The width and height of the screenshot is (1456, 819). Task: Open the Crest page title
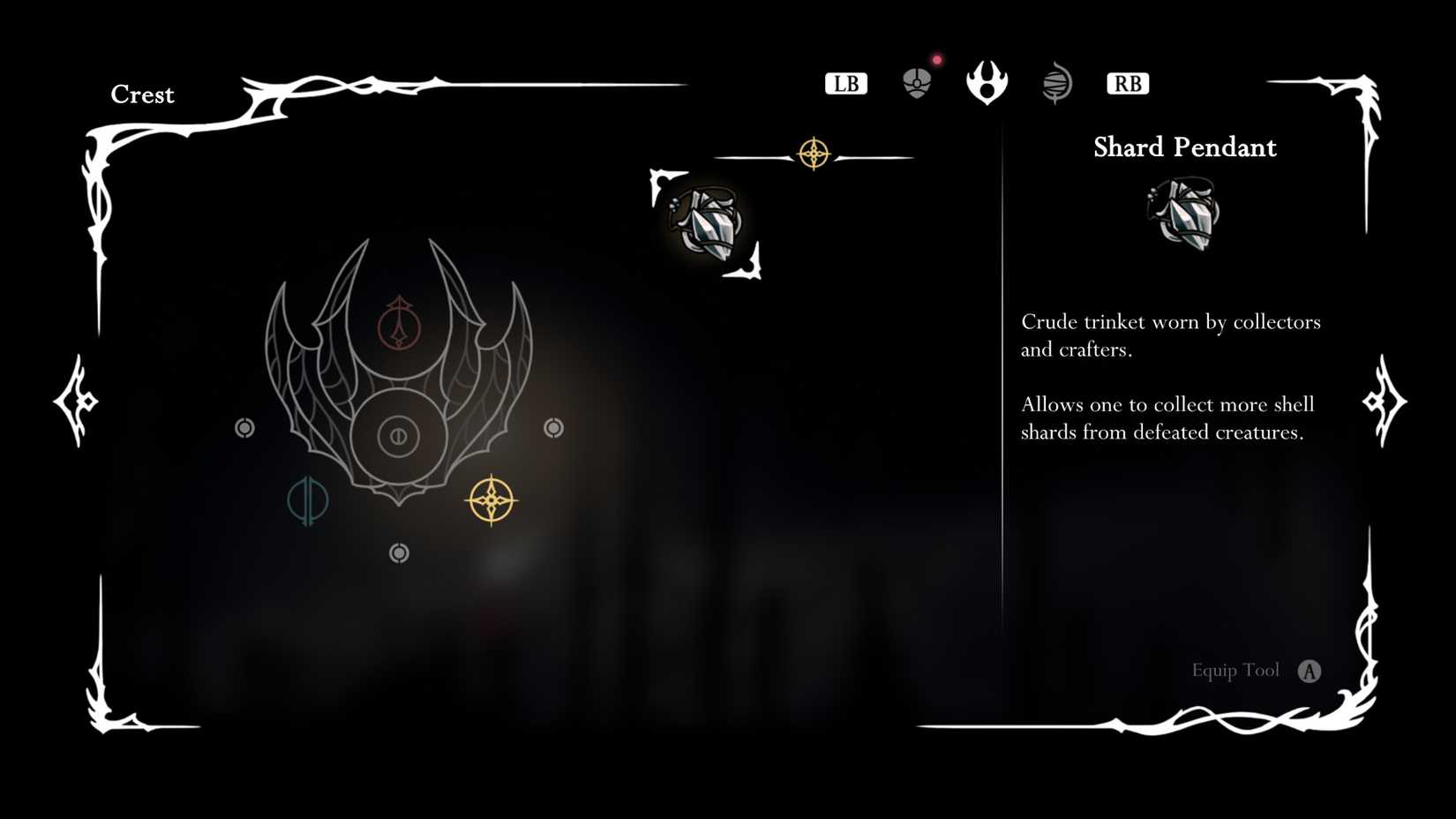[143, 94]
